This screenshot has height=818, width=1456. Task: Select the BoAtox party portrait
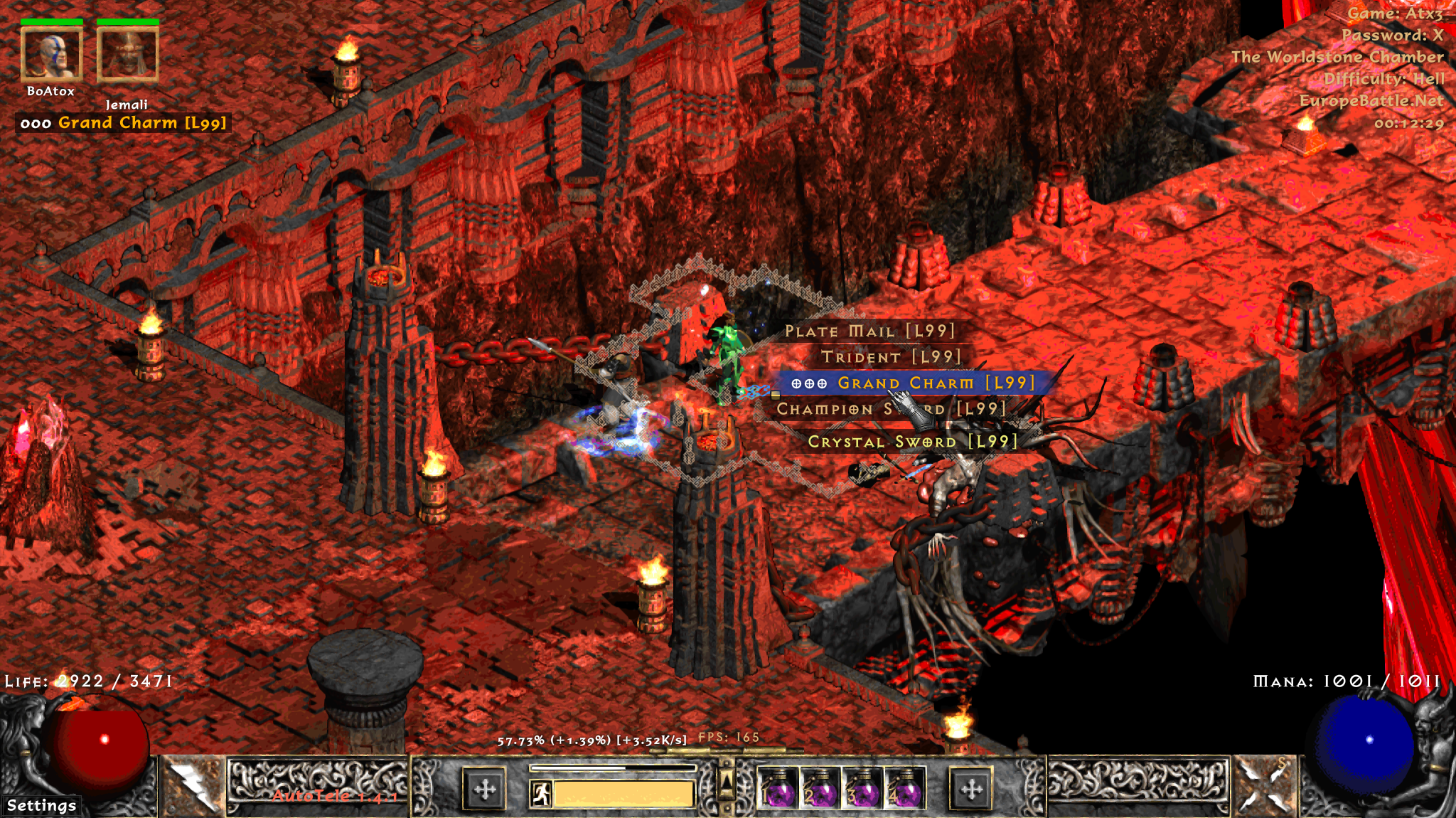pos(51,54)
